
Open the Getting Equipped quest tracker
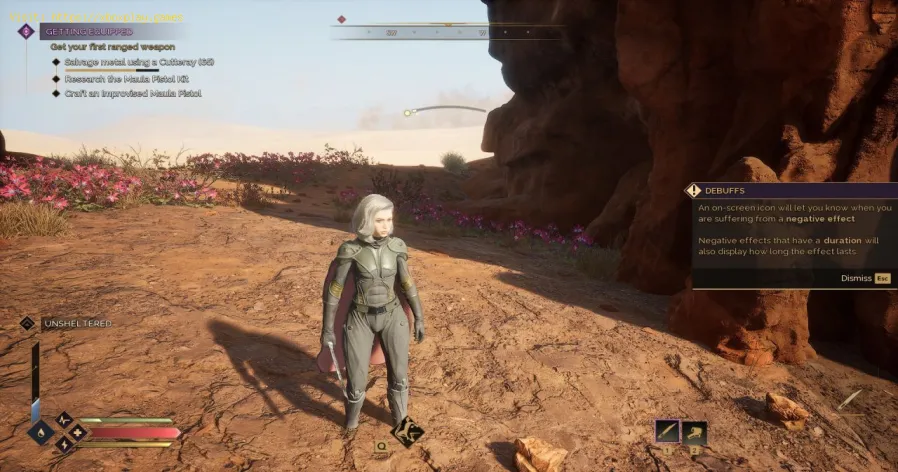click(90, 32)
